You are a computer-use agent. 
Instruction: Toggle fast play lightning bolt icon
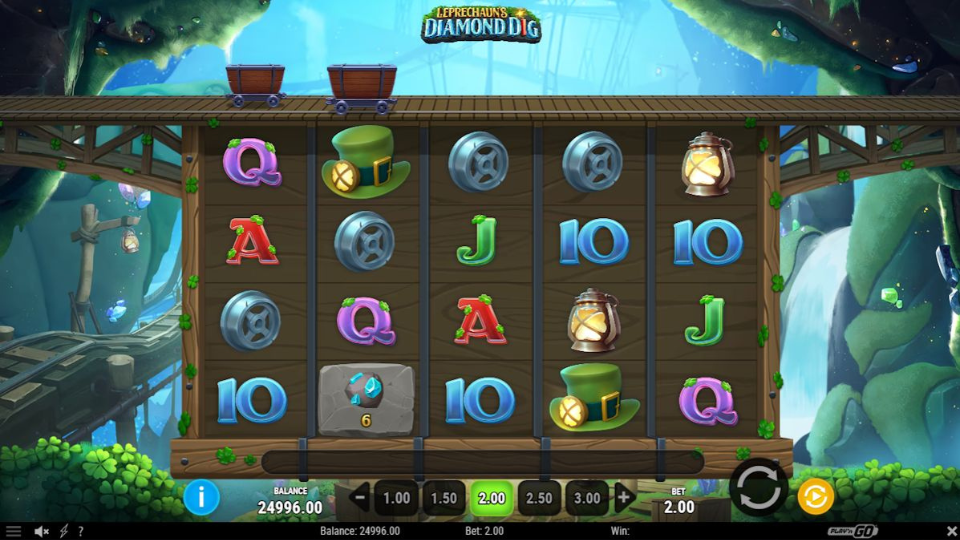(x=64, y=531)
